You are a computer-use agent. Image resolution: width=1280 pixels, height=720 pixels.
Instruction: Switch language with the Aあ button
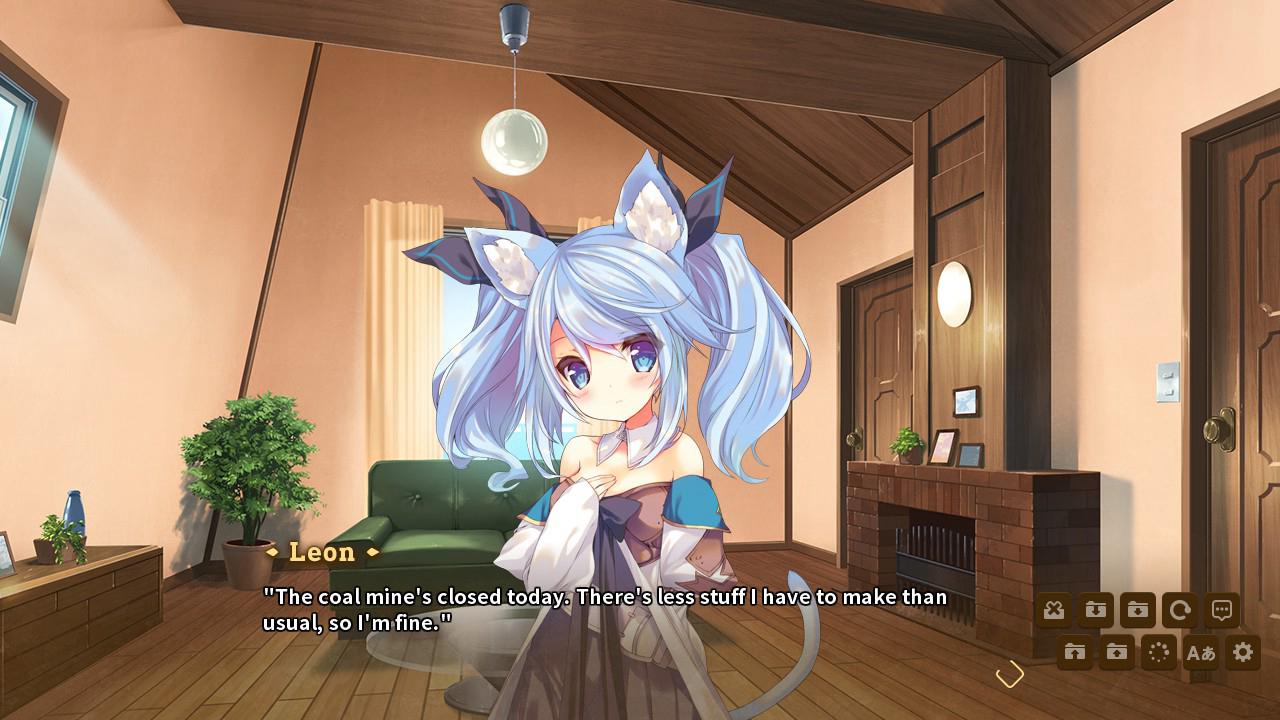click(1200, 653)
